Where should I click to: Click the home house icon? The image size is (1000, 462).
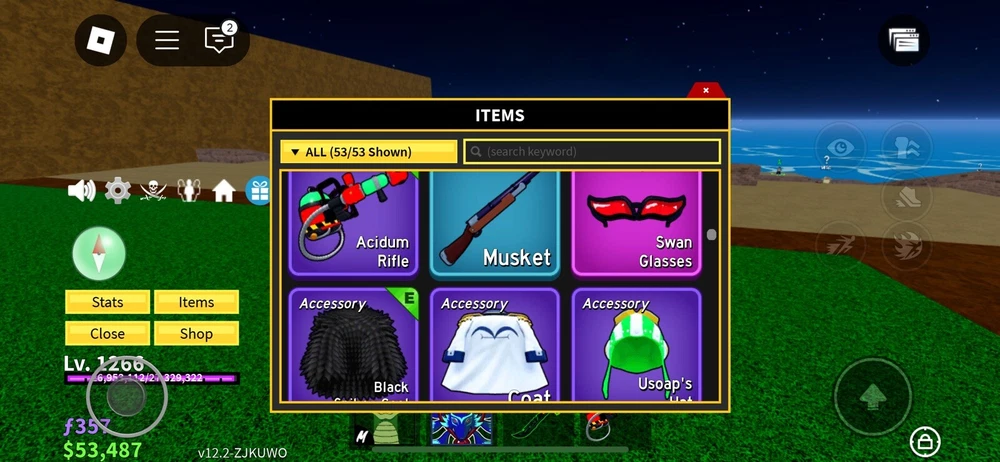(223, 190)
